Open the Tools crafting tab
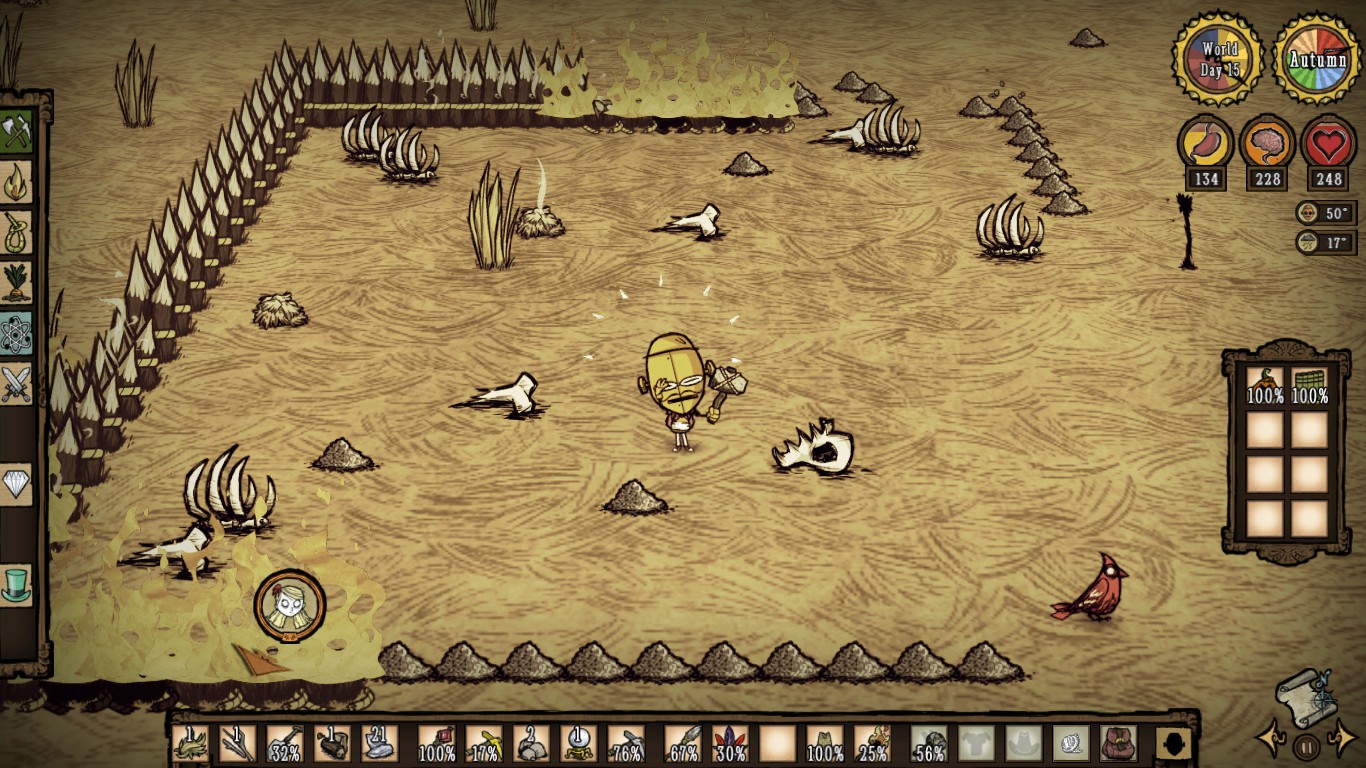 tap(17, 132)
